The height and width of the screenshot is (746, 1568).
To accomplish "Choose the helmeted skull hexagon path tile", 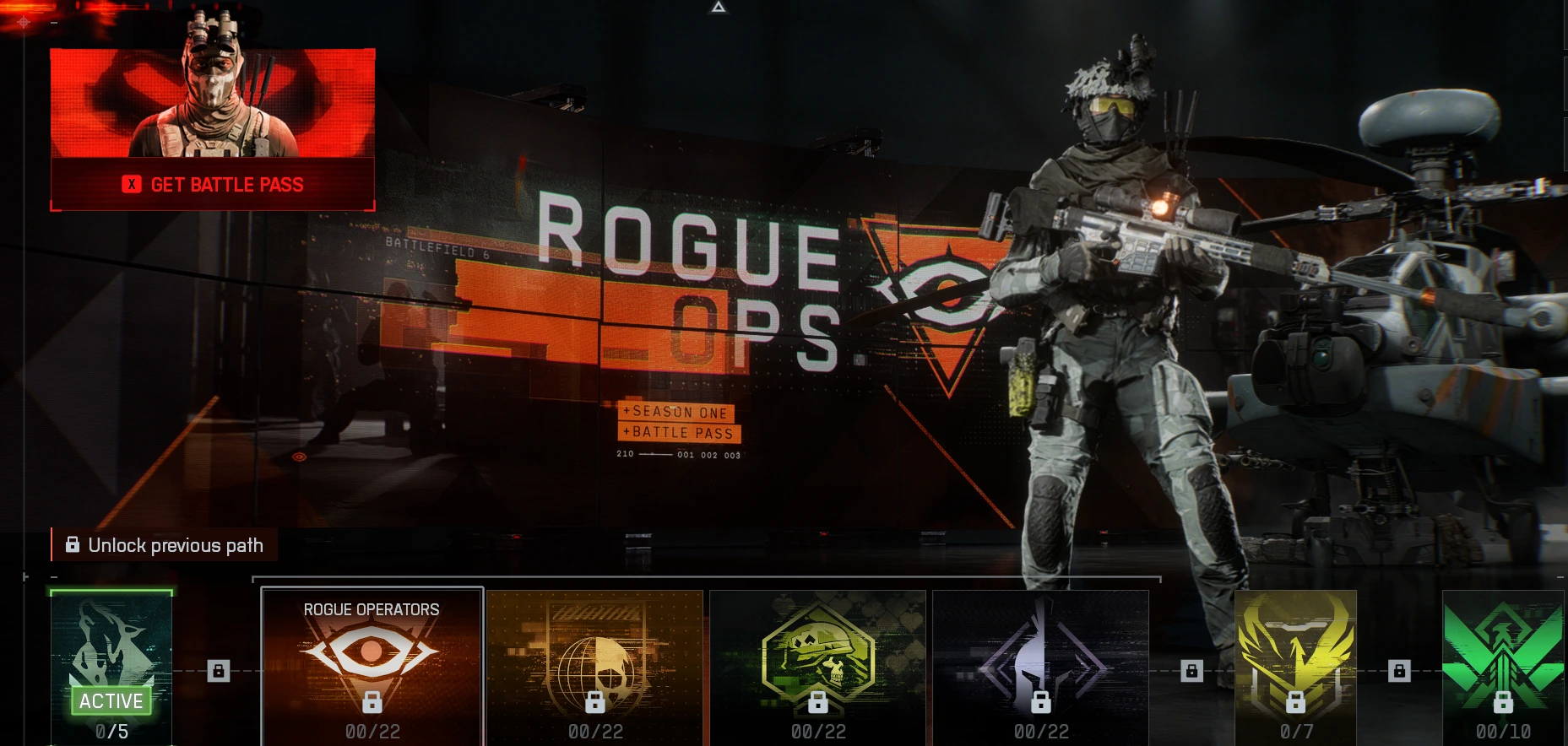I will tap(817, 667).
